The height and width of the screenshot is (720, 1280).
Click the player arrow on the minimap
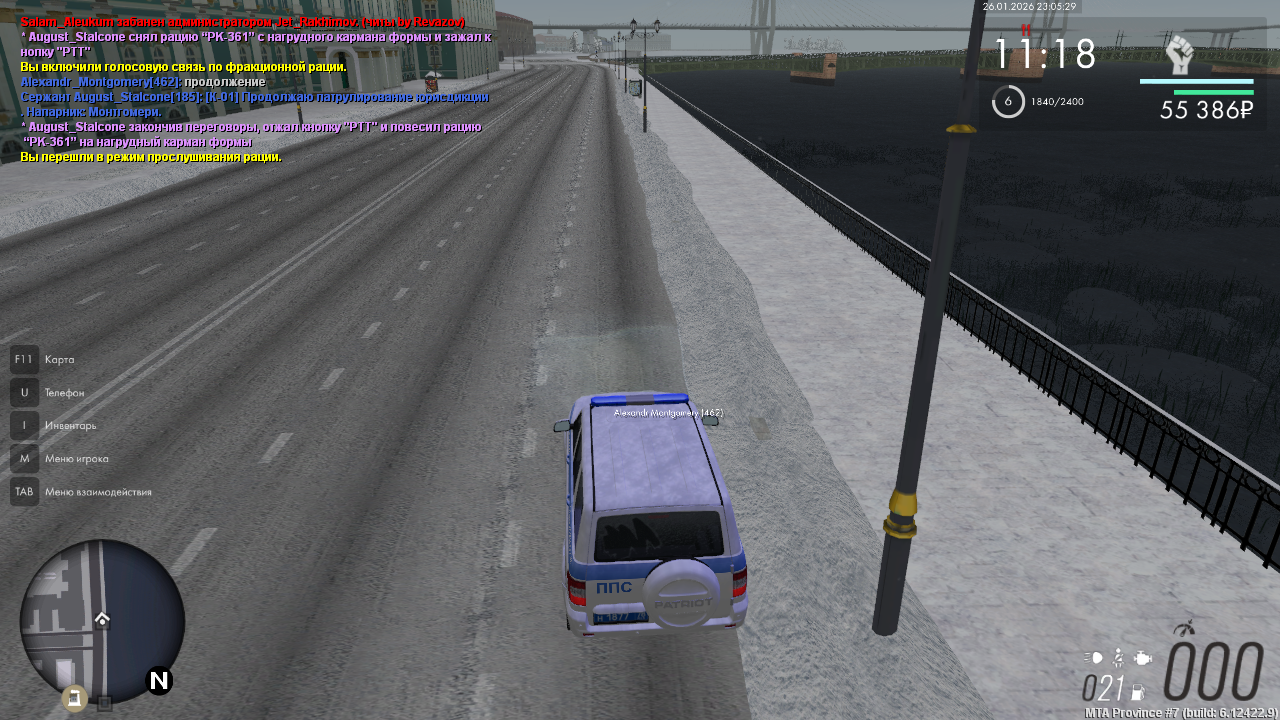click(x=102, y=619)
